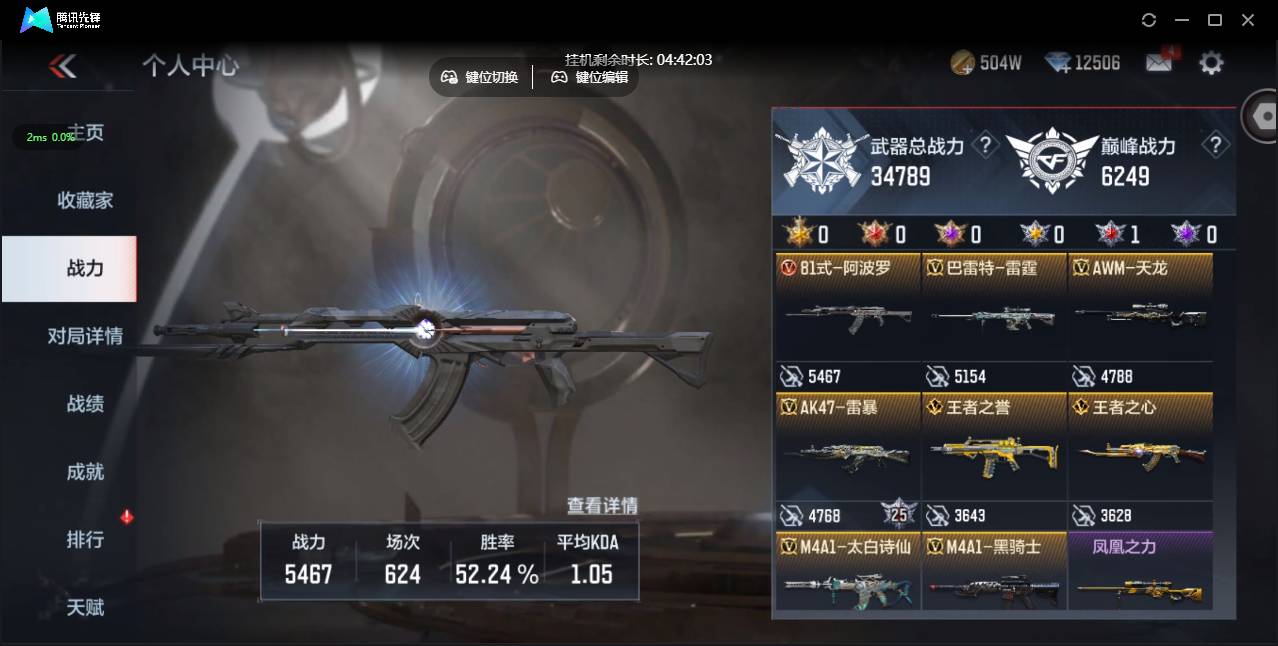Screen dimensions: 1278x646
Task: Click 查看详情 to view weapon details
Action: 602,506
